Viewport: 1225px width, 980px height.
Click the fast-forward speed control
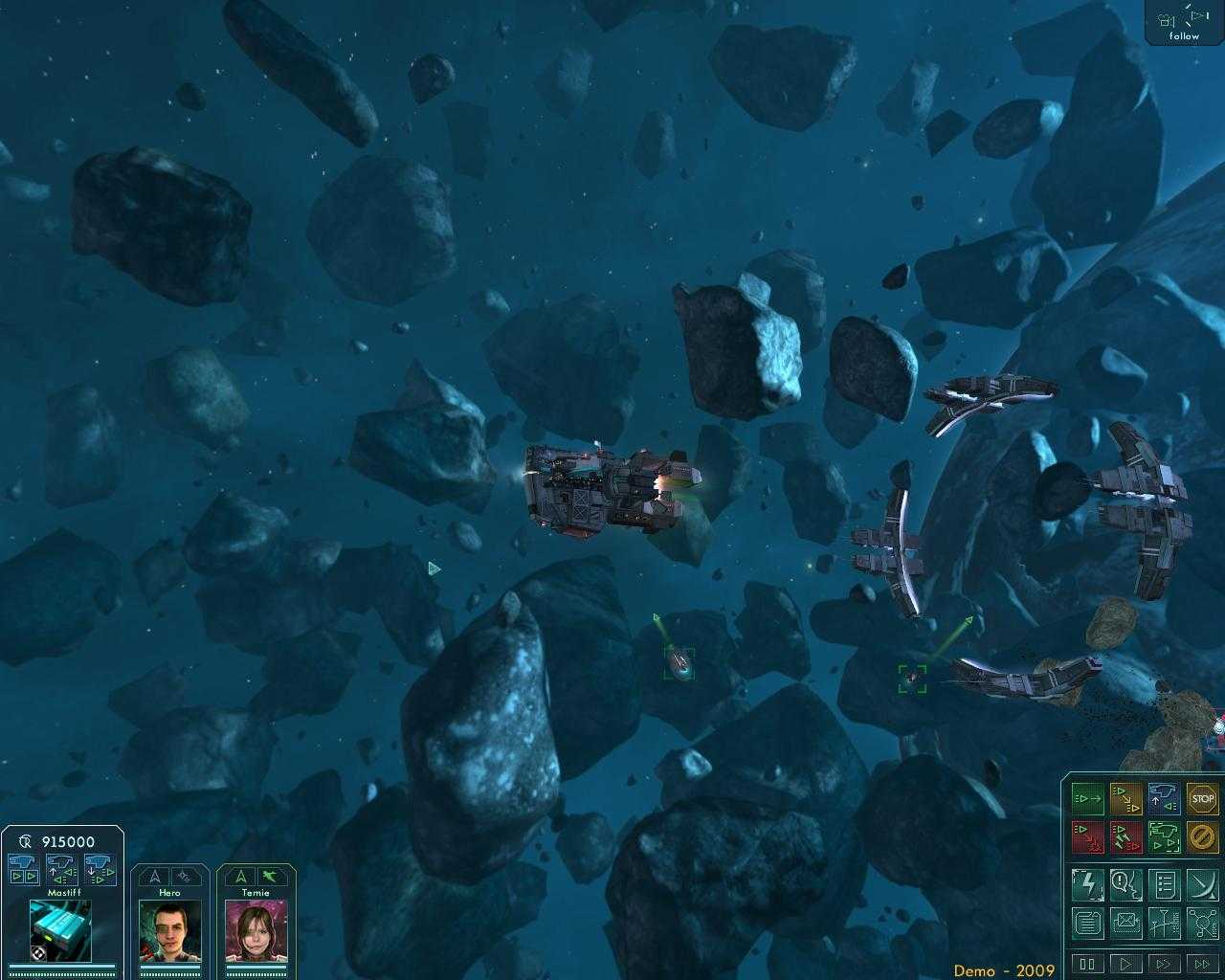click(1164, 965)
